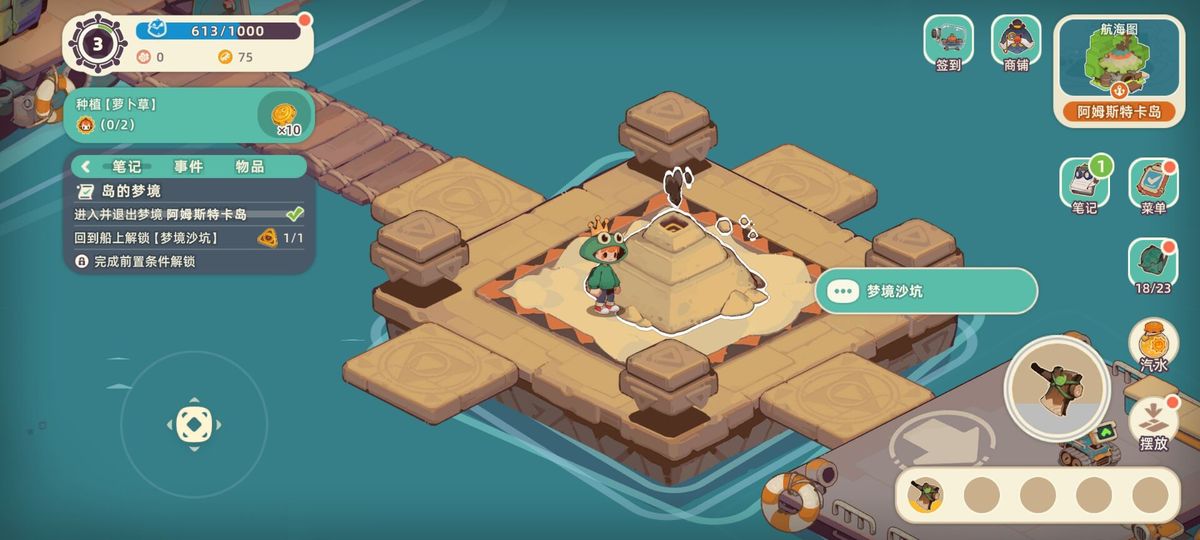This screenshot has width=1200, height=540.
Task: Tap the level 3 player badge
Action: tap(97, 43)
